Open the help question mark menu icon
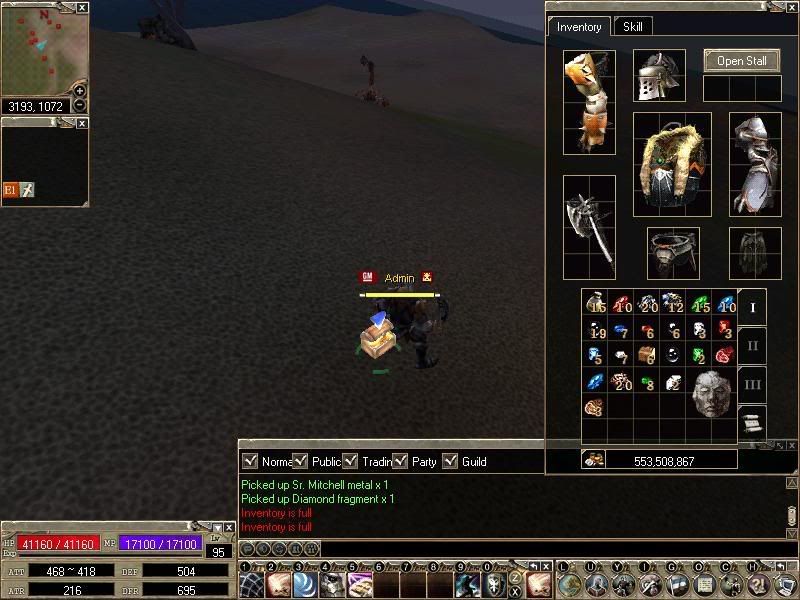Screen dimensions: 800x600 pyautogui.click(x=758, y=585)
